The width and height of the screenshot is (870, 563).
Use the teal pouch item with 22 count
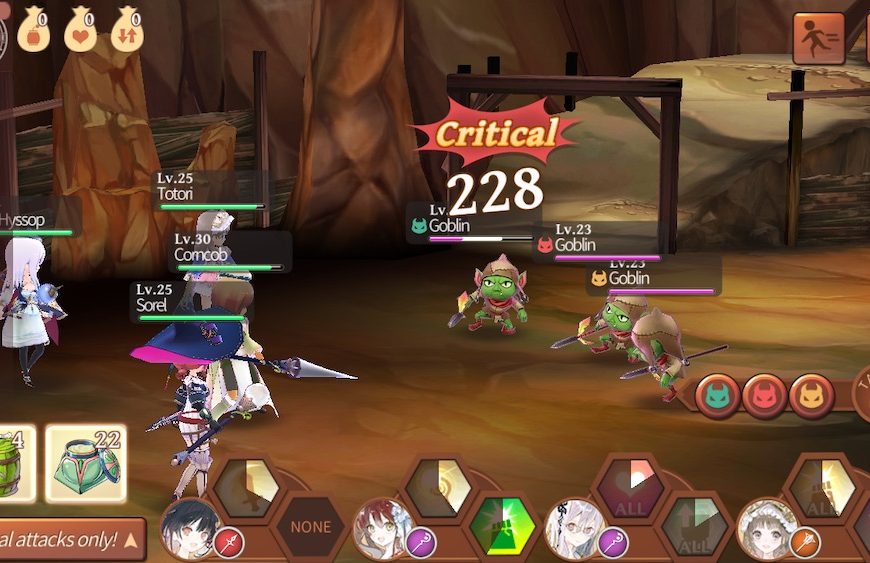tap(86, 463)
